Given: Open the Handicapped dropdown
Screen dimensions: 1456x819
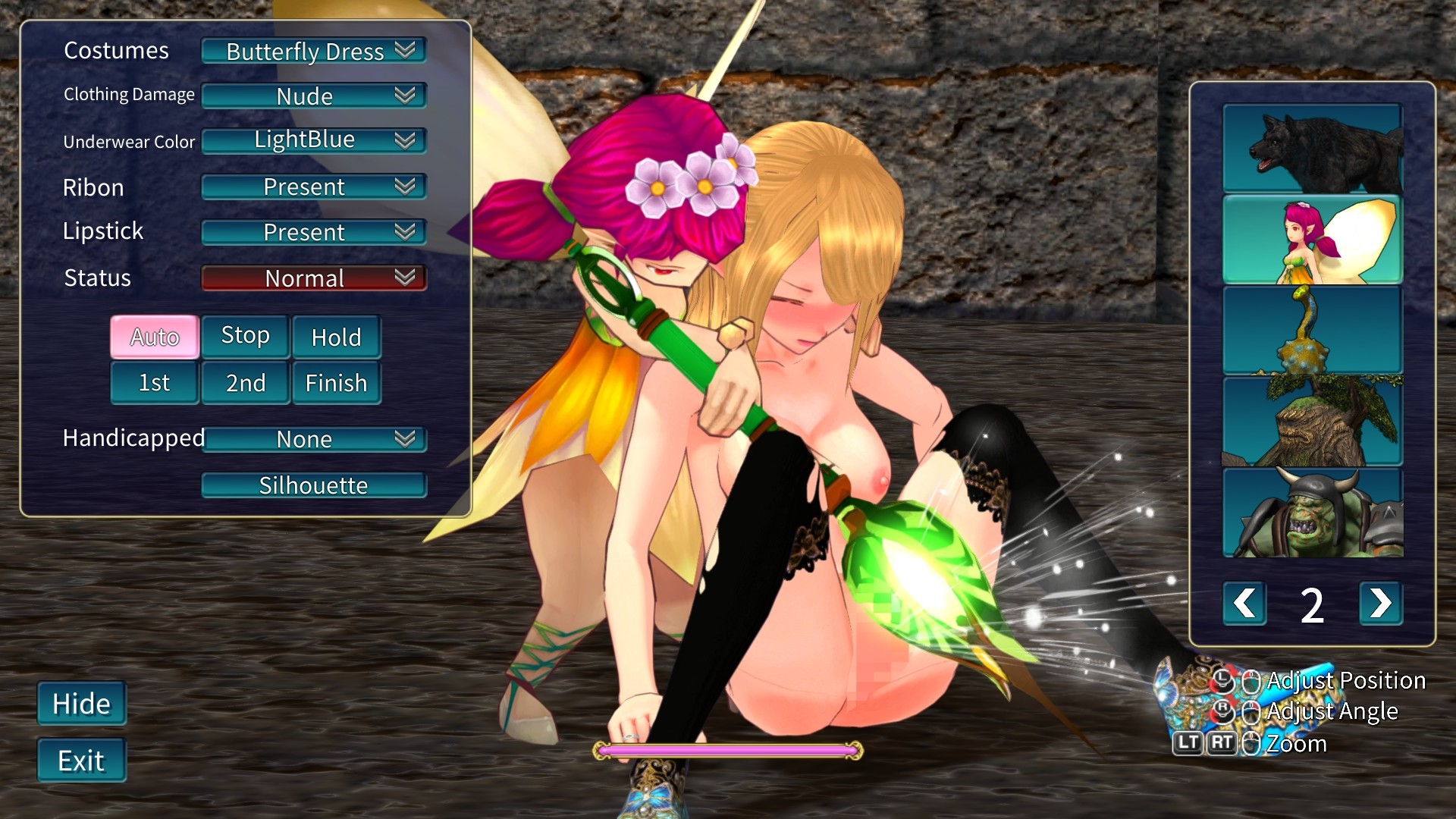Looking at the screenshot, I should 313,439.
